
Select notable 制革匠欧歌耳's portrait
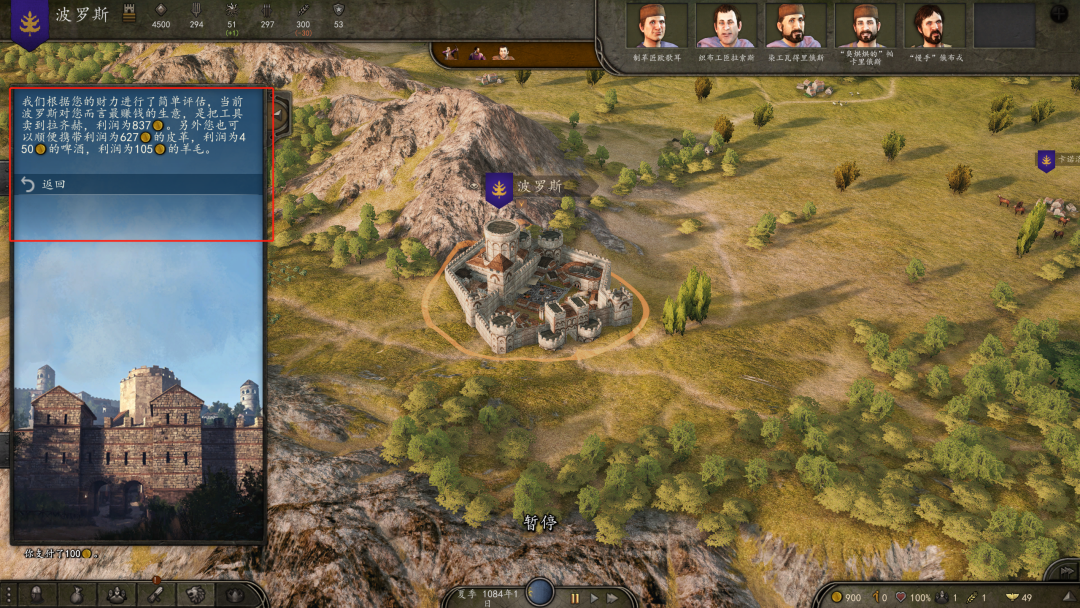(656, 26)
